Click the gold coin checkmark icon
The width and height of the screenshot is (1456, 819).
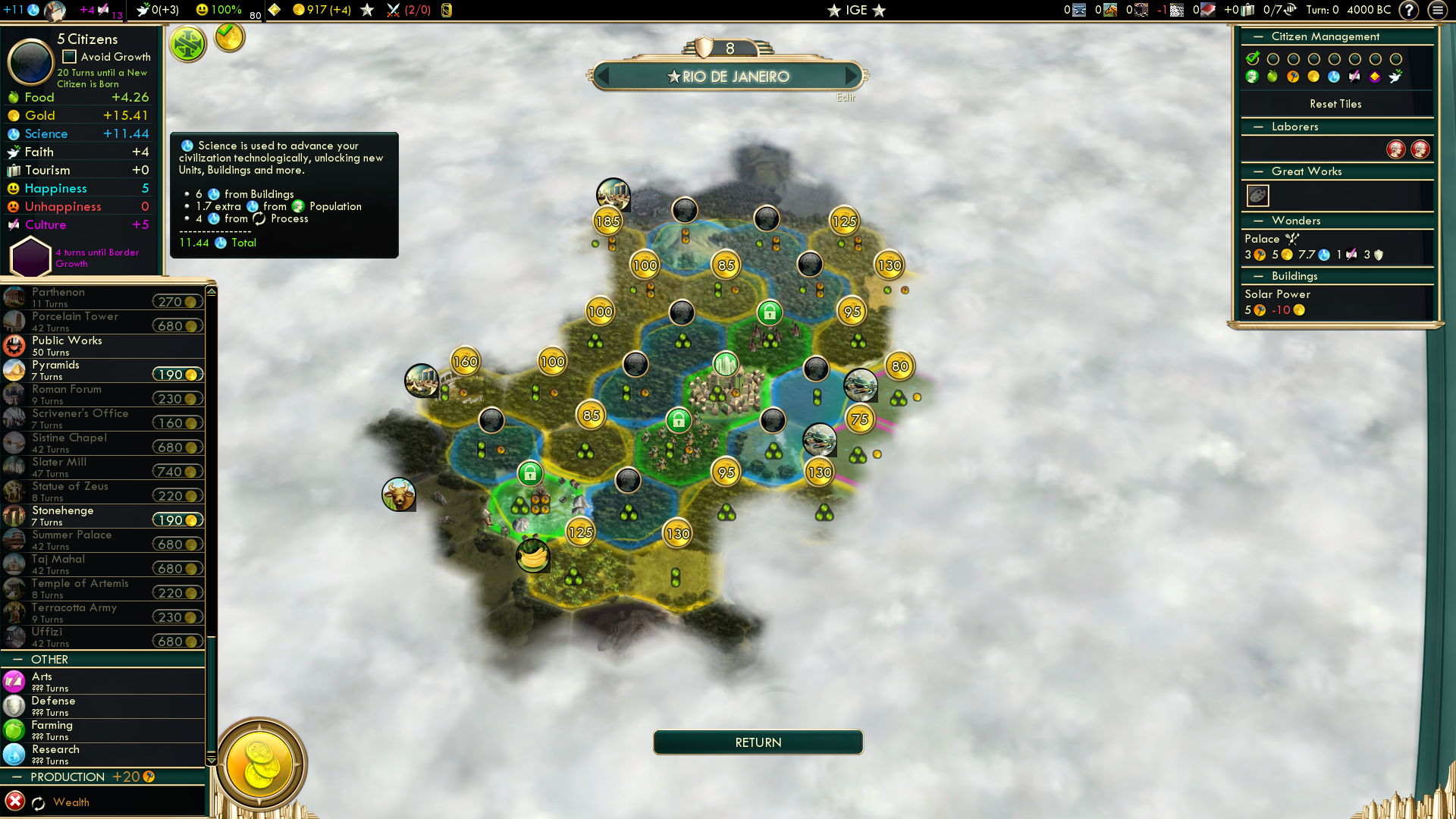point(229,39)
